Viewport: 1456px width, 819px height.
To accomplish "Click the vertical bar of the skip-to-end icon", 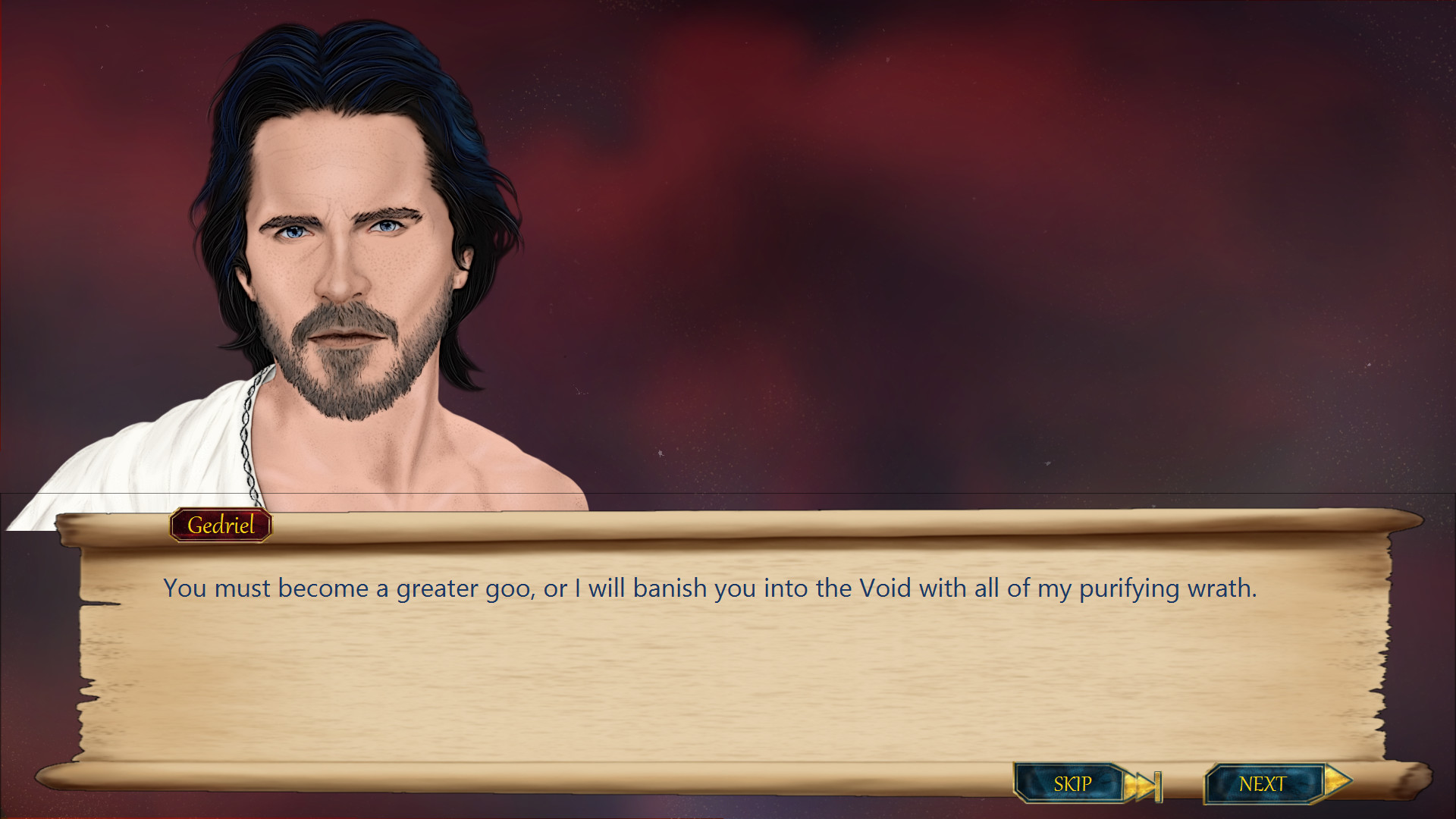I will tap(1159, 783).
